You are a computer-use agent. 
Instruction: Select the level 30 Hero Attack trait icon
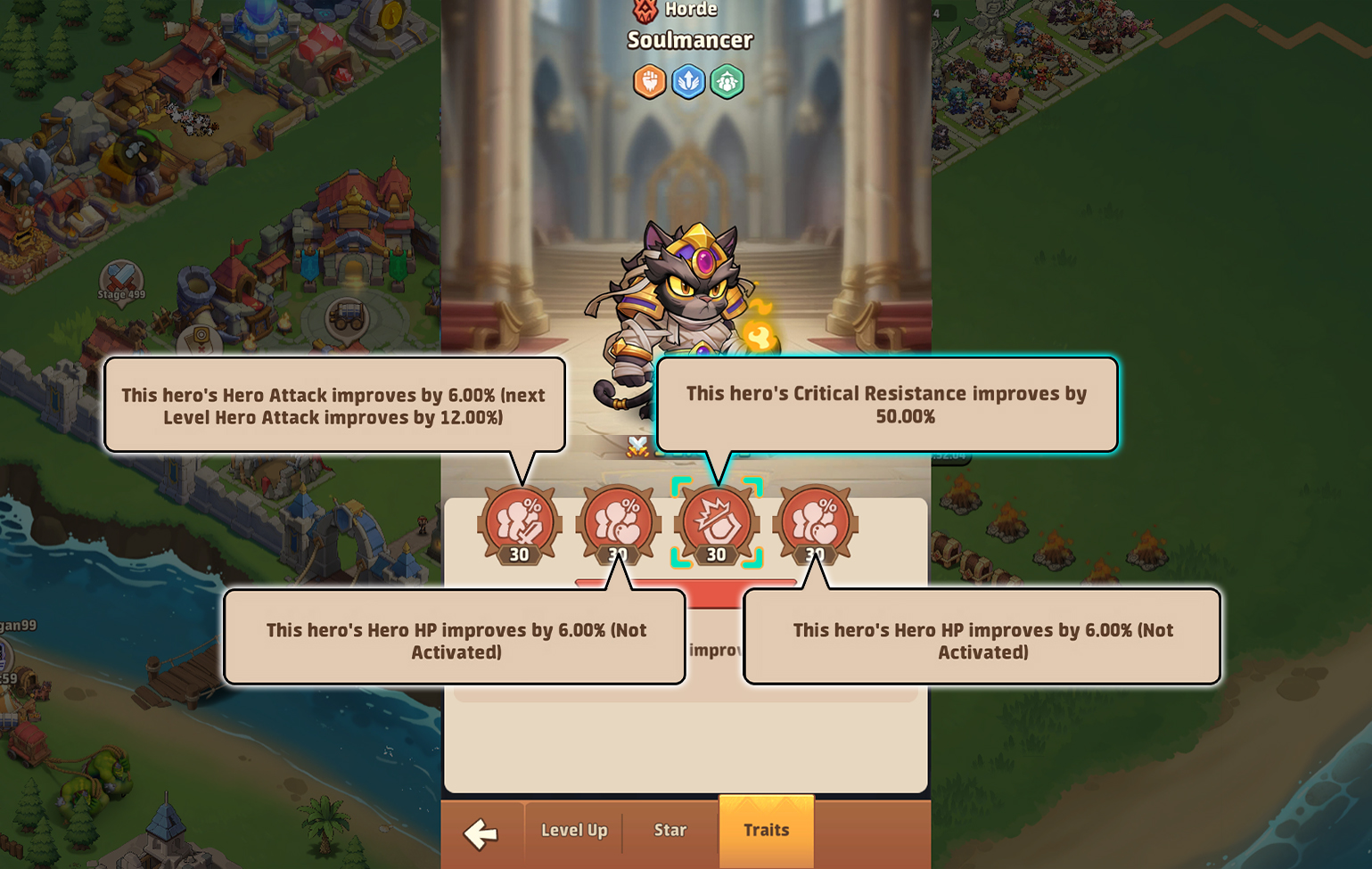coord(520,524)
